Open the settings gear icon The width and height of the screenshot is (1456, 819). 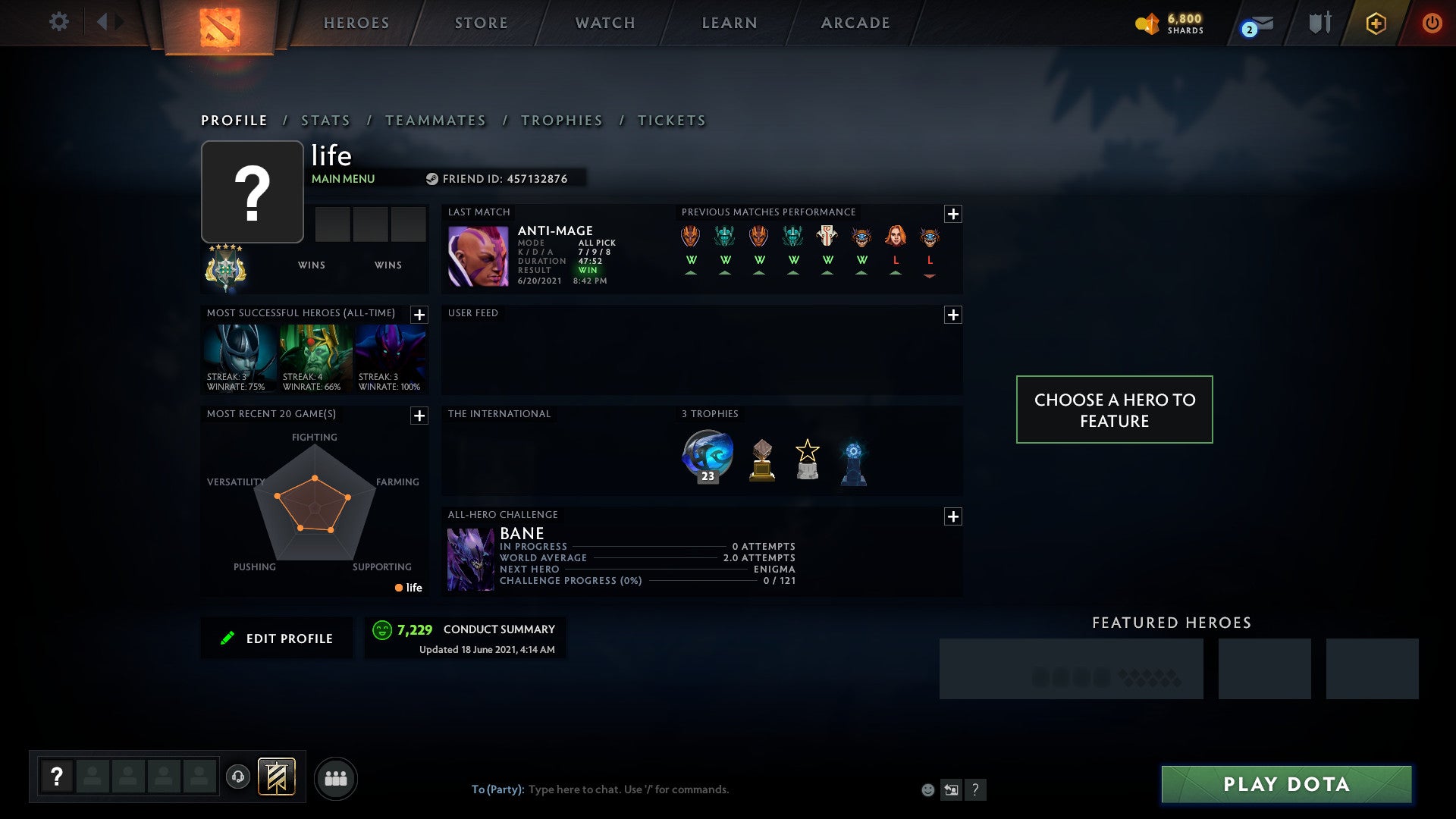click(x=59, y=22)
